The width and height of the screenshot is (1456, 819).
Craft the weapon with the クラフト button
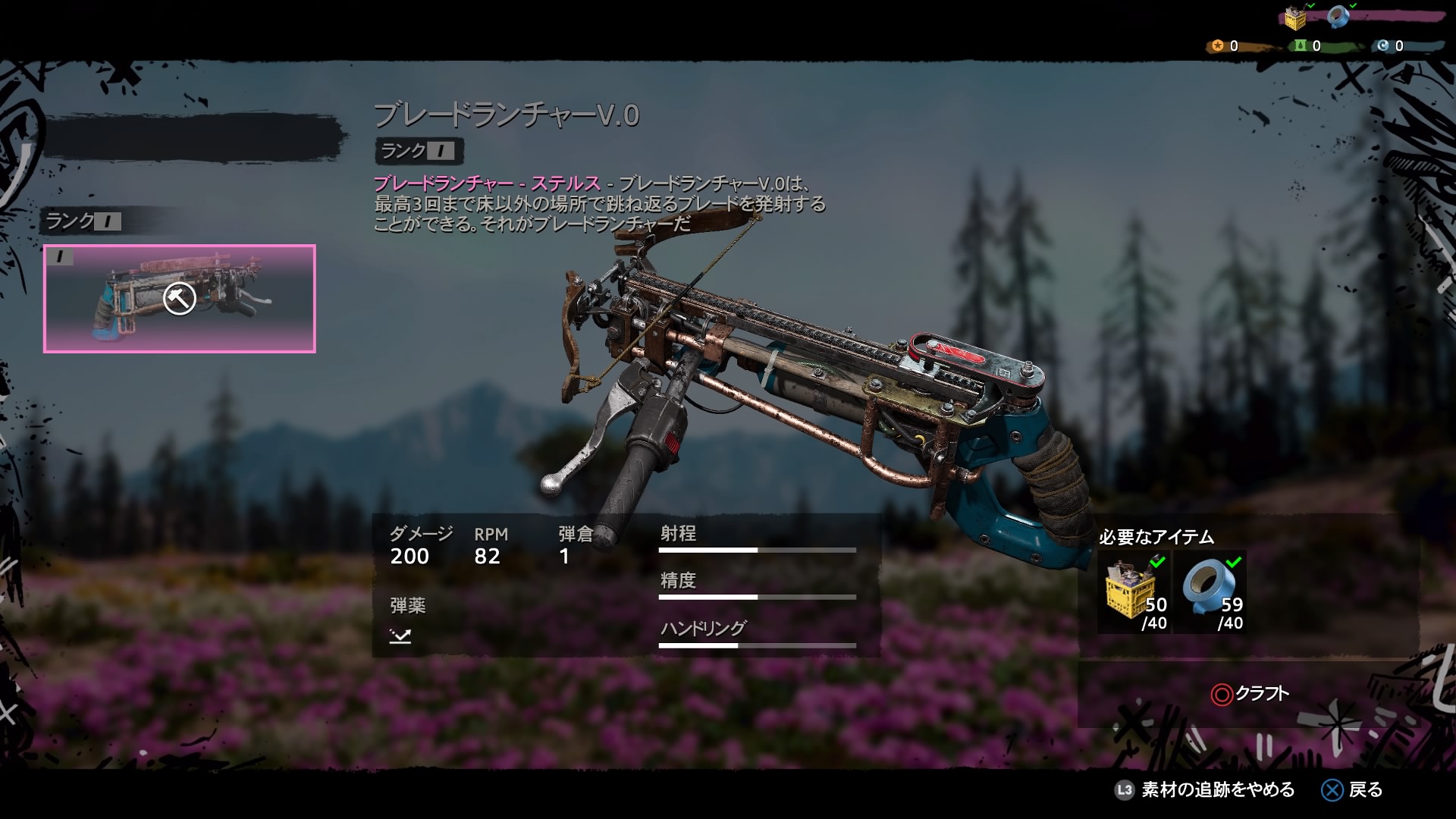(x=1250, y=694)
